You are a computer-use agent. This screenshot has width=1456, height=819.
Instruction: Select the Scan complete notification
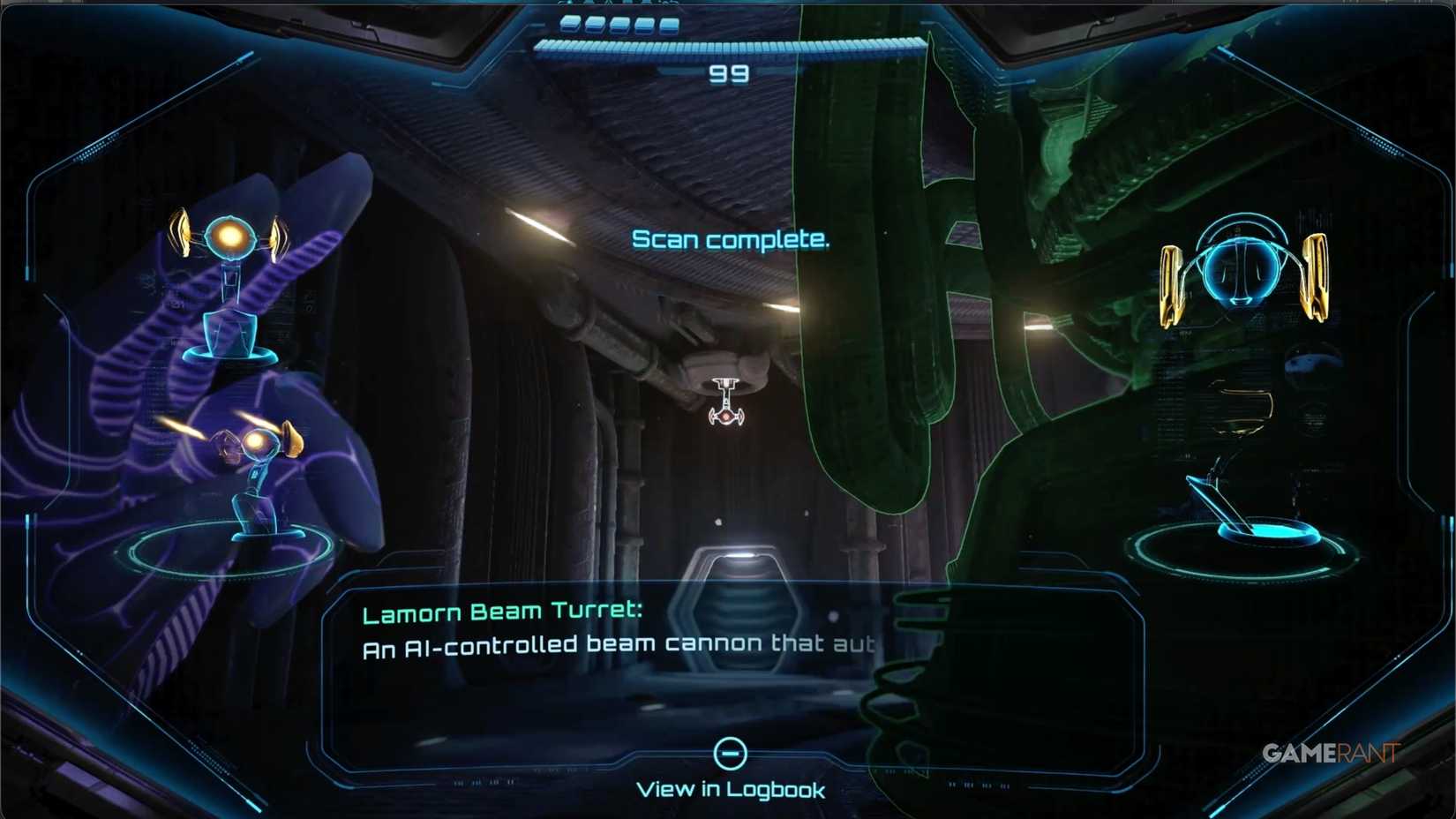[x=731, y=239]
